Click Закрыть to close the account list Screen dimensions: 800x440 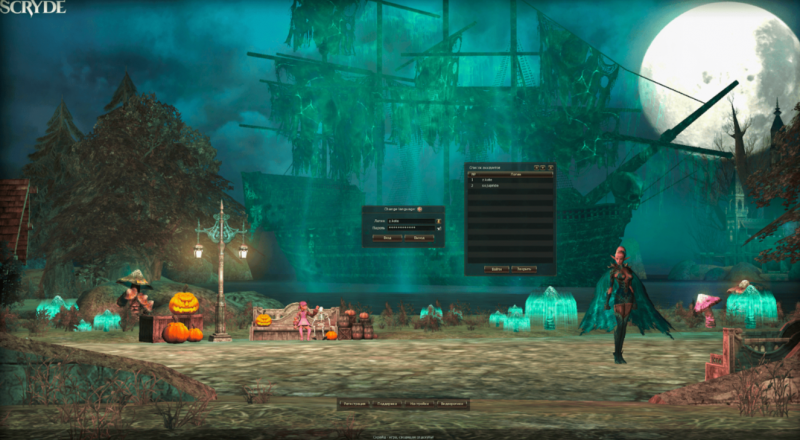[525, 269]
